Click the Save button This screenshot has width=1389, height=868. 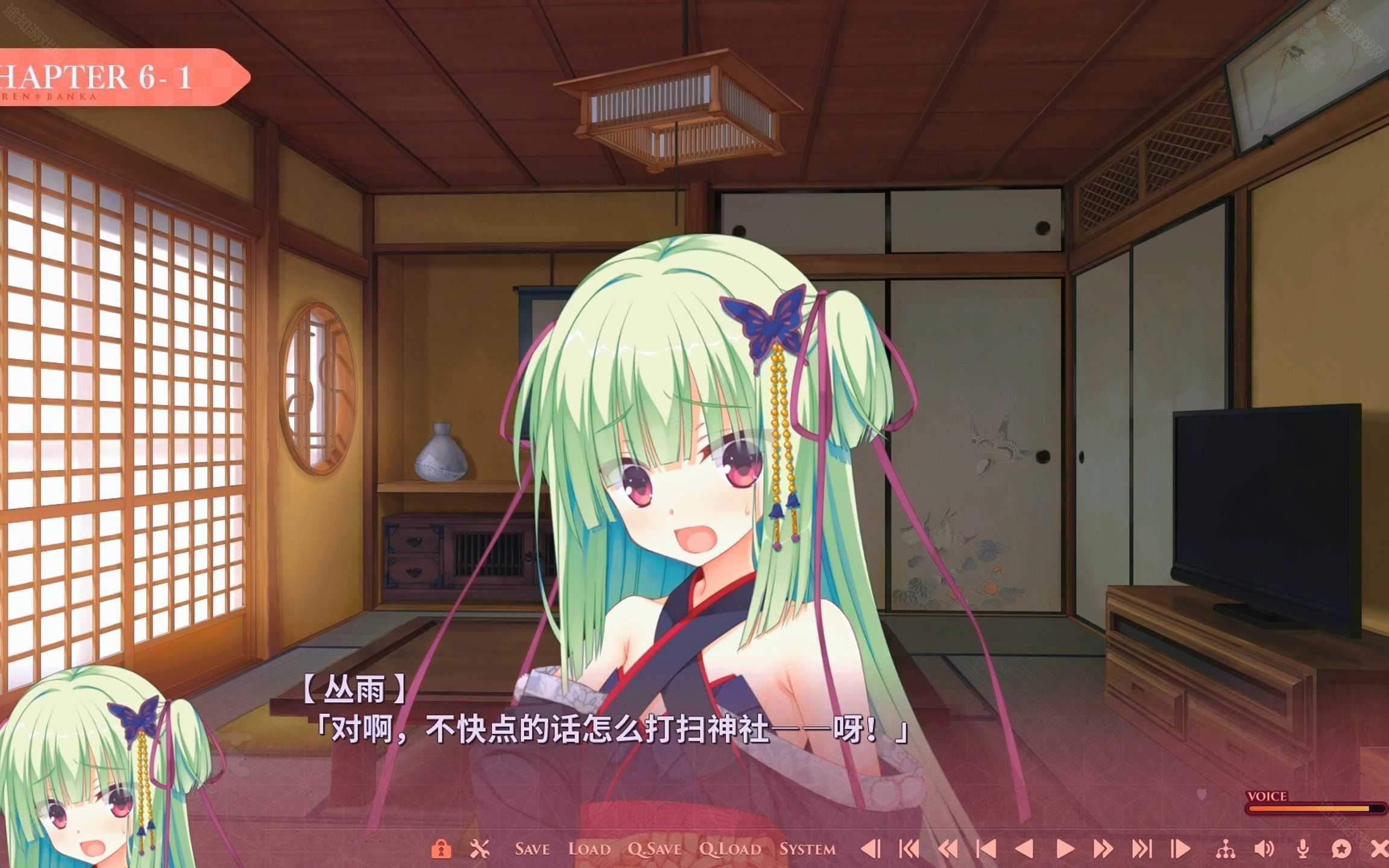pos(533,850)
